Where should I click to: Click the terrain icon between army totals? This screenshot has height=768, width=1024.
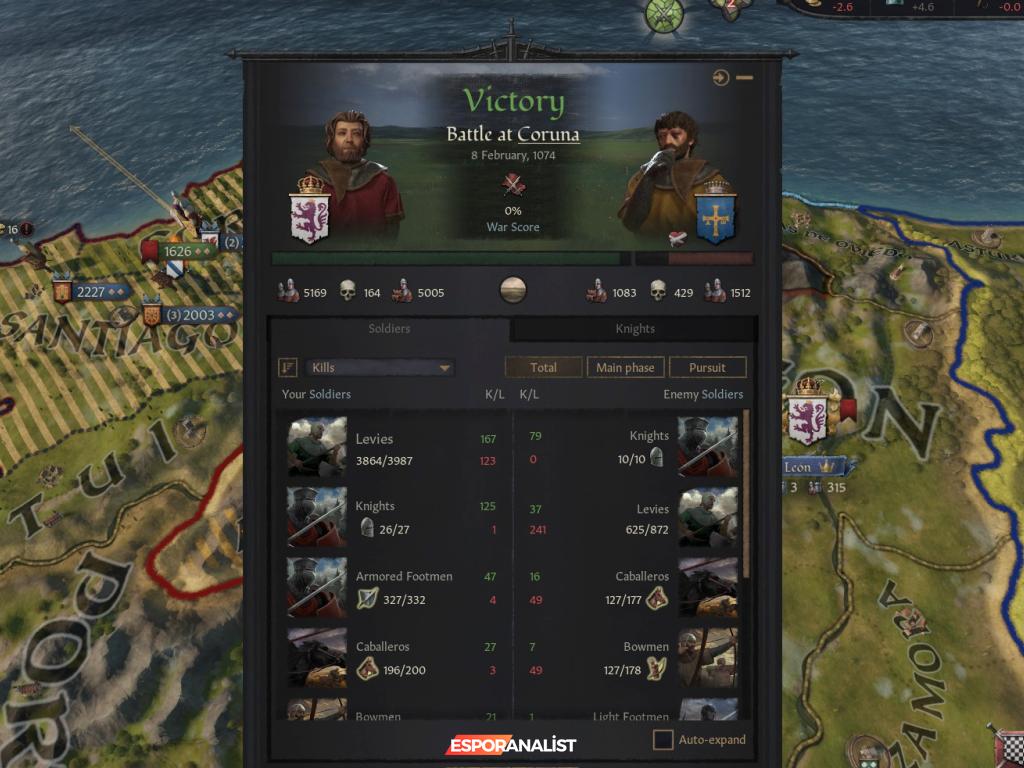point(512,291)
